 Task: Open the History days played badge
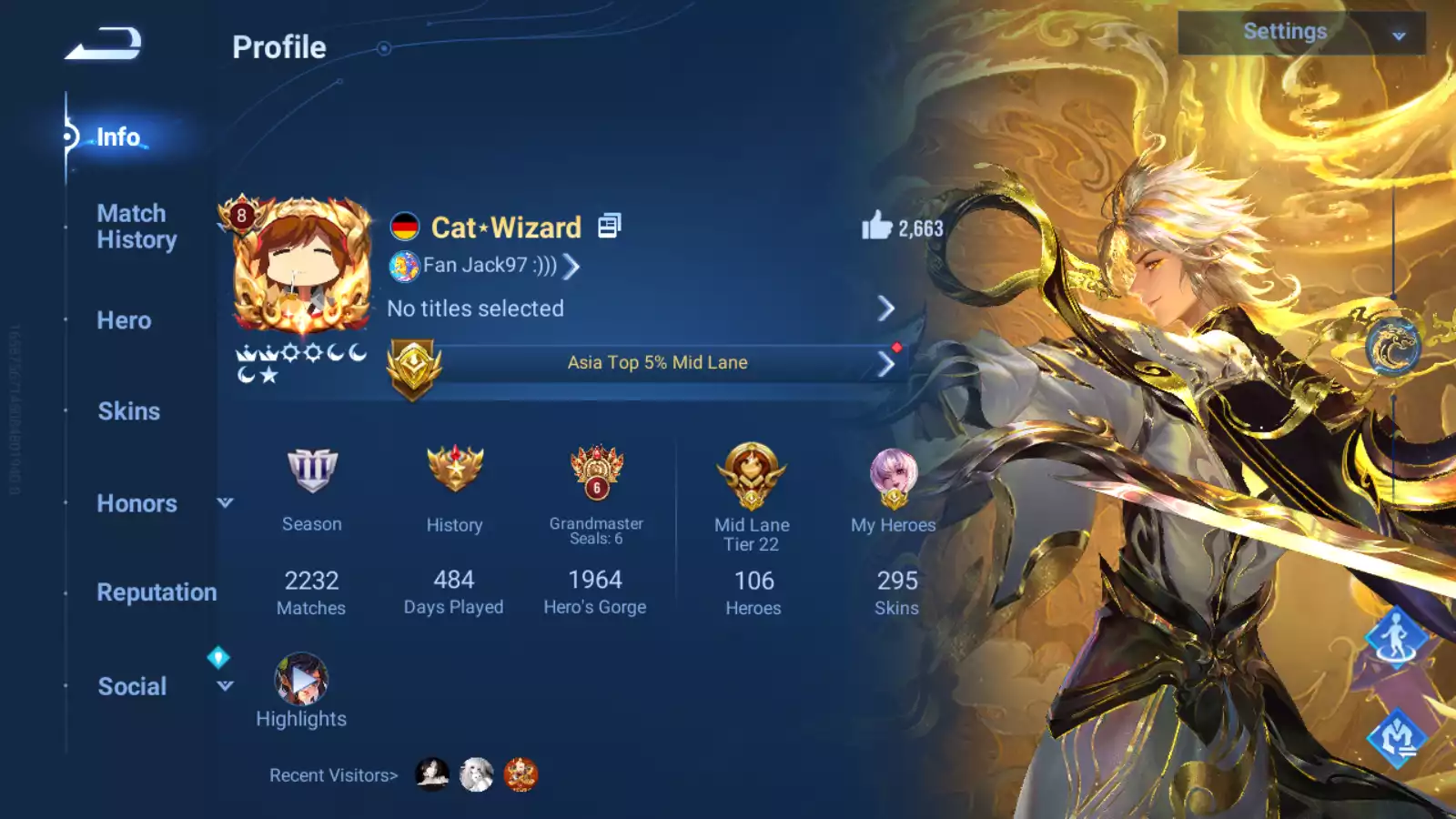(x=454, y=473)
